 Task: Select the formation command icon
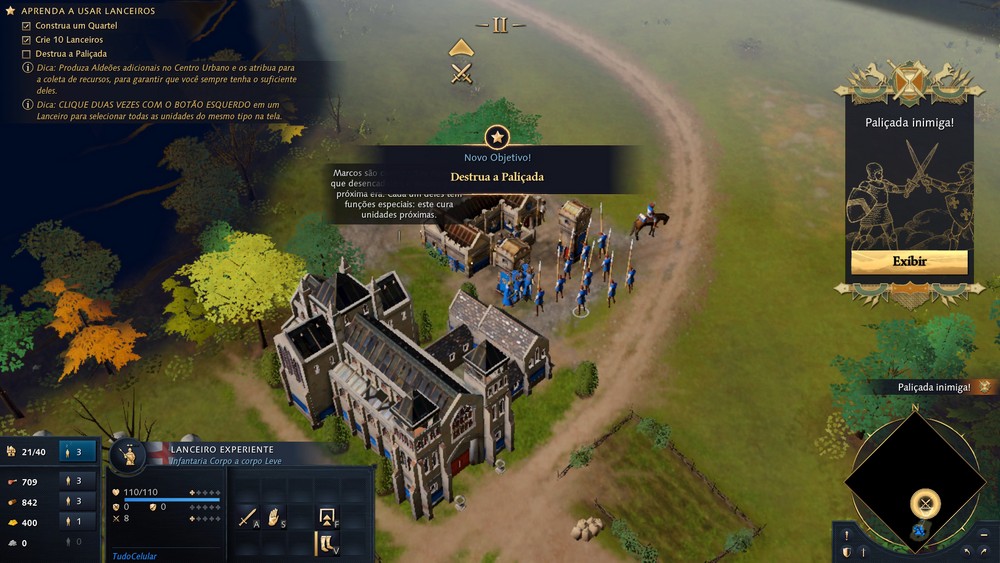point(326,517)
